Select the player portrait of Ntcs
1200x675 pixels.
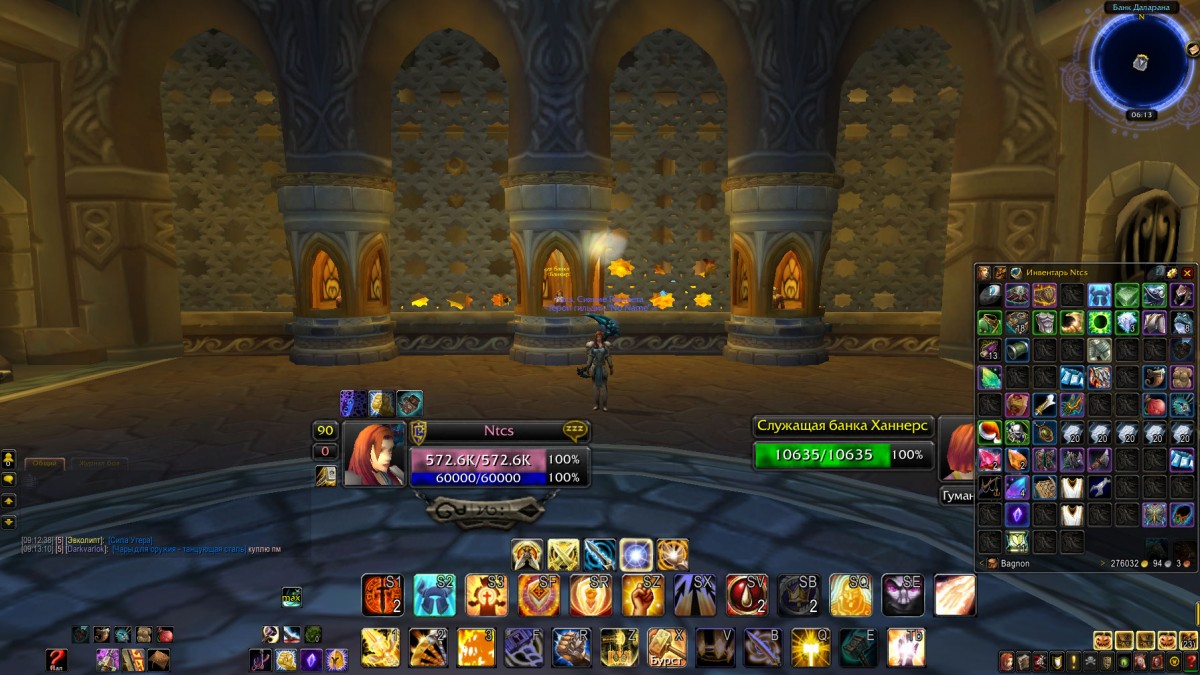374,454
